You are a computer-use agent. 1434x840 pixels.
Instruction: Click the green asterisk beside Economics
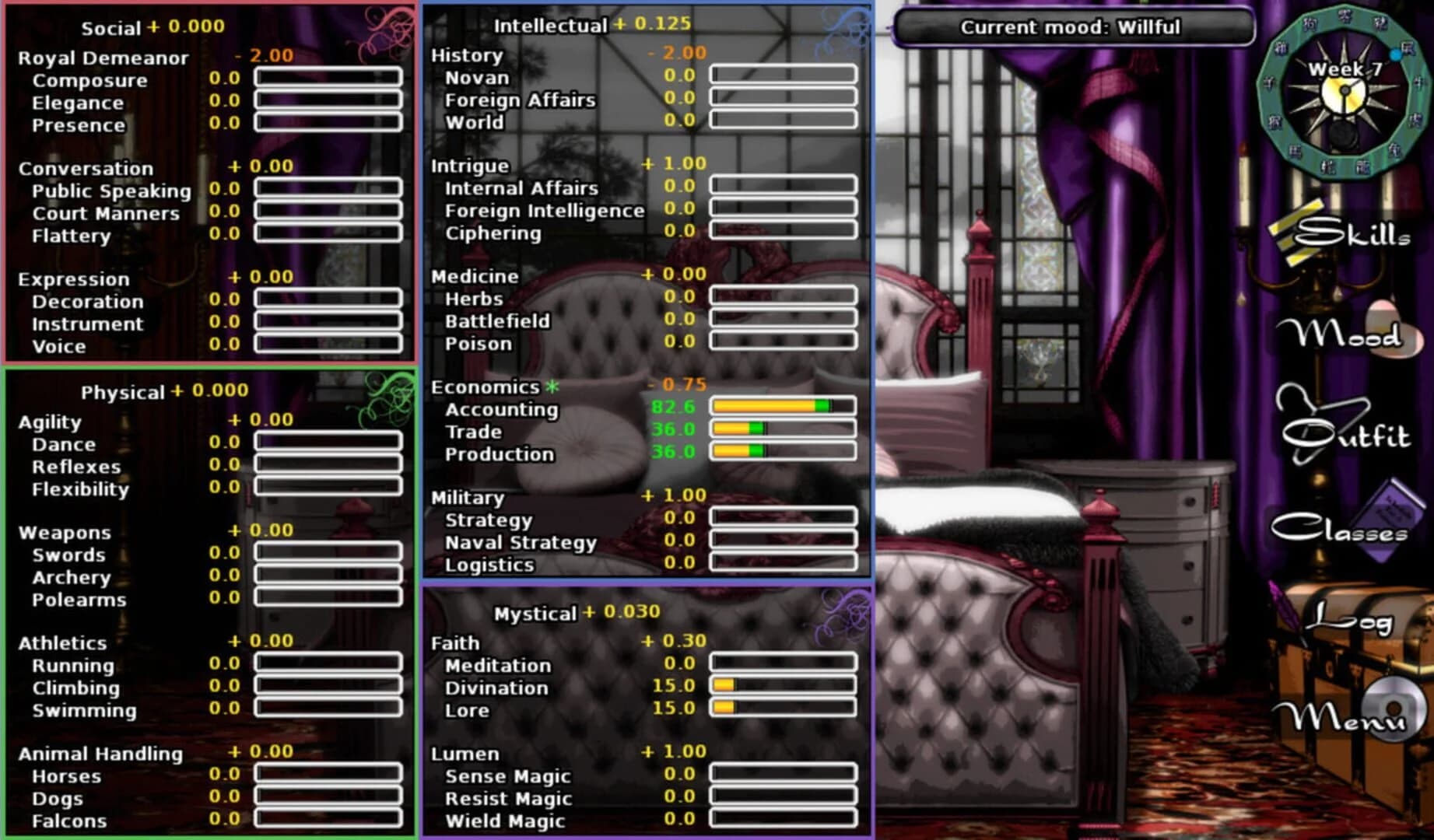(x=554, y=386)
